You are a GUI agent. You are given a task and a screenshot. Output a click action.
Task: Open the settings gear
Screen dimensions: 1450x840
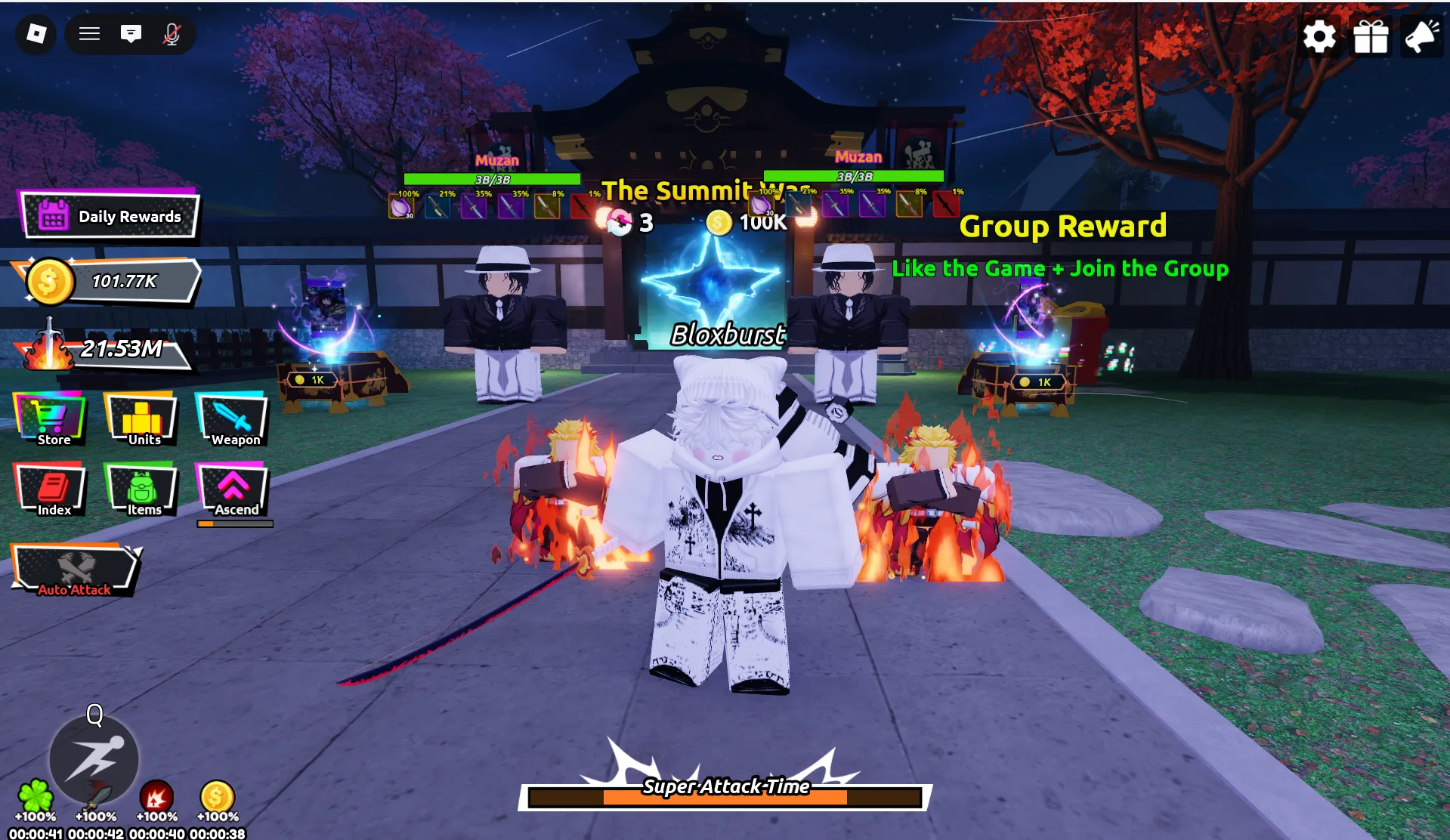1319,36
